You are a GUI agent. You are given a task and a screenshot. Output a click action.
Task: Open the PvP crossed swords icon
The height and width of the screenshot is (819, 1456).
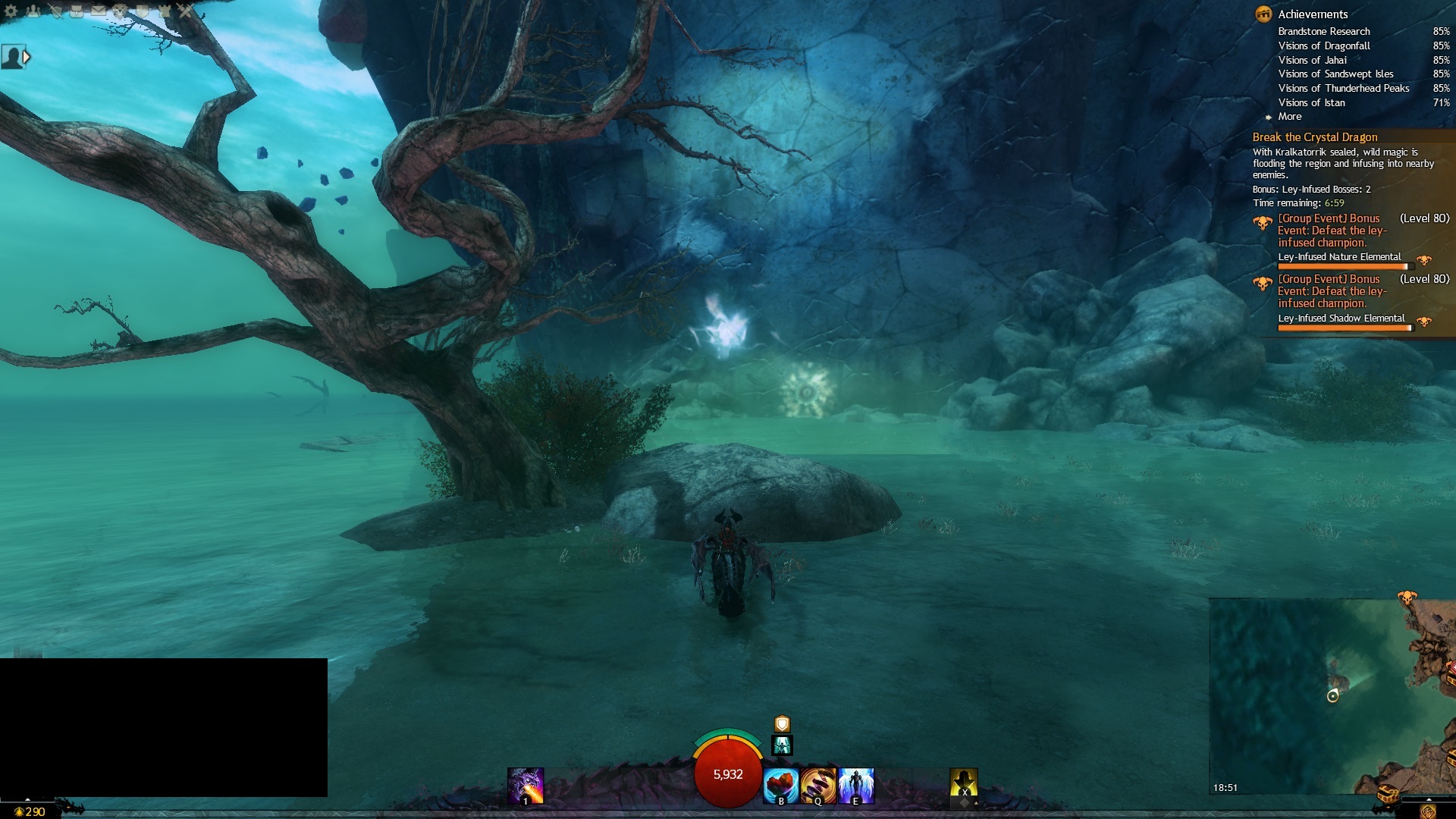(x=186, y=11)
